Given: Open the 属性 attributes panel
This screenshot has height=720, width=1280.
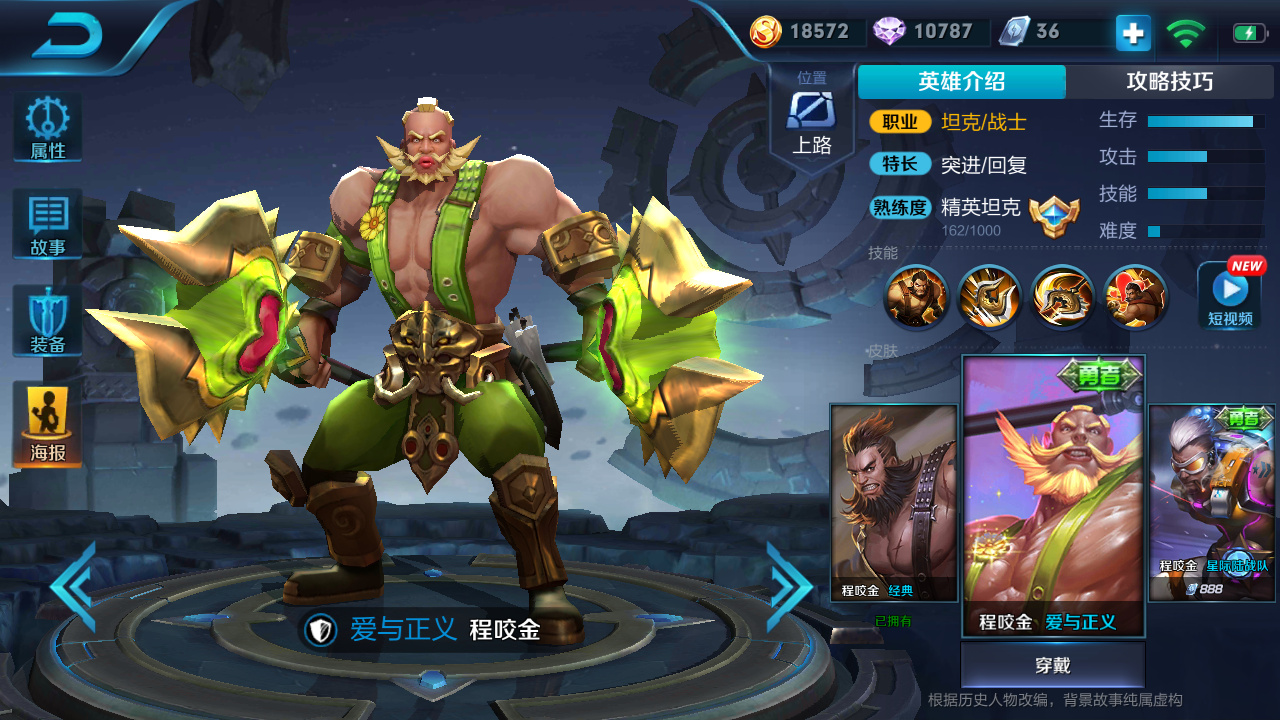Looking at the screenshot, I should pos(46,125).
